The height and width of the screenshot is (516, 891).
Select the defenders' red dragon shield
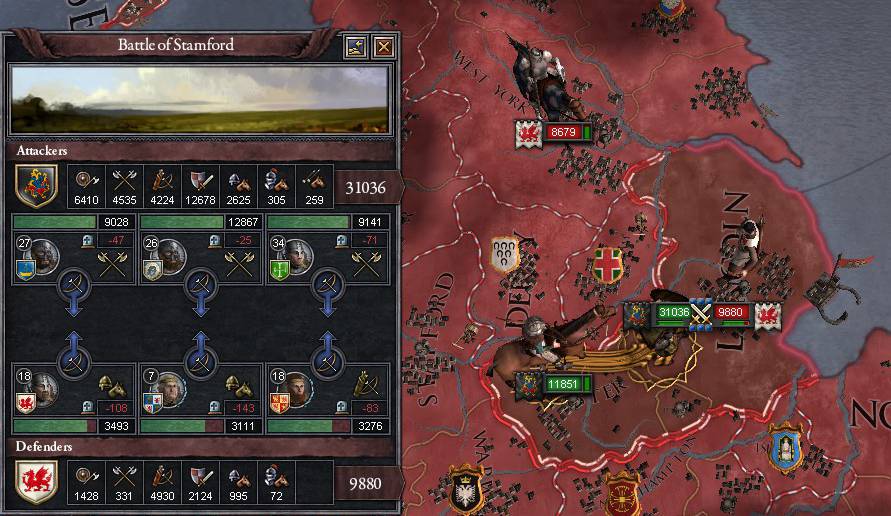tap(36, 482)
